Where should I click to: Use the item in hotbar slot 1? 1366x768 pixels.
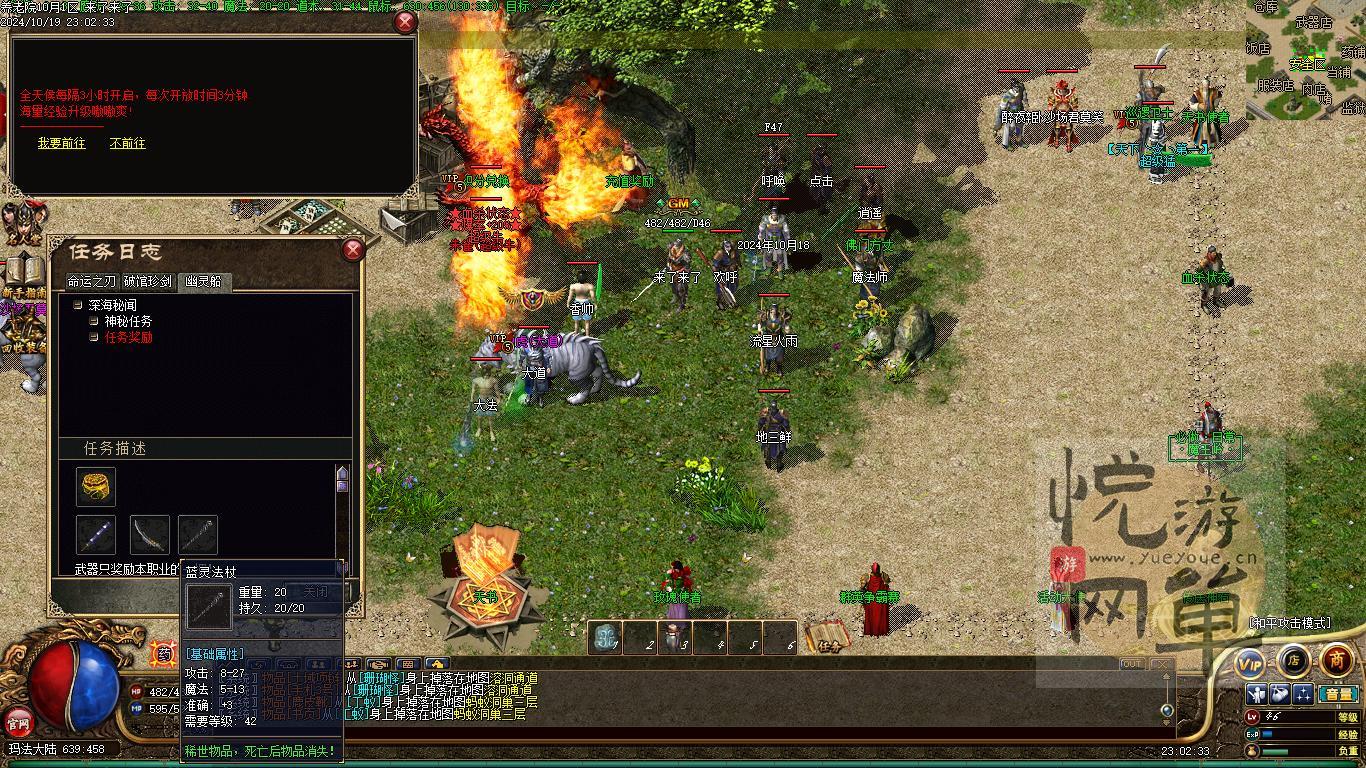[x=605, y=637]
